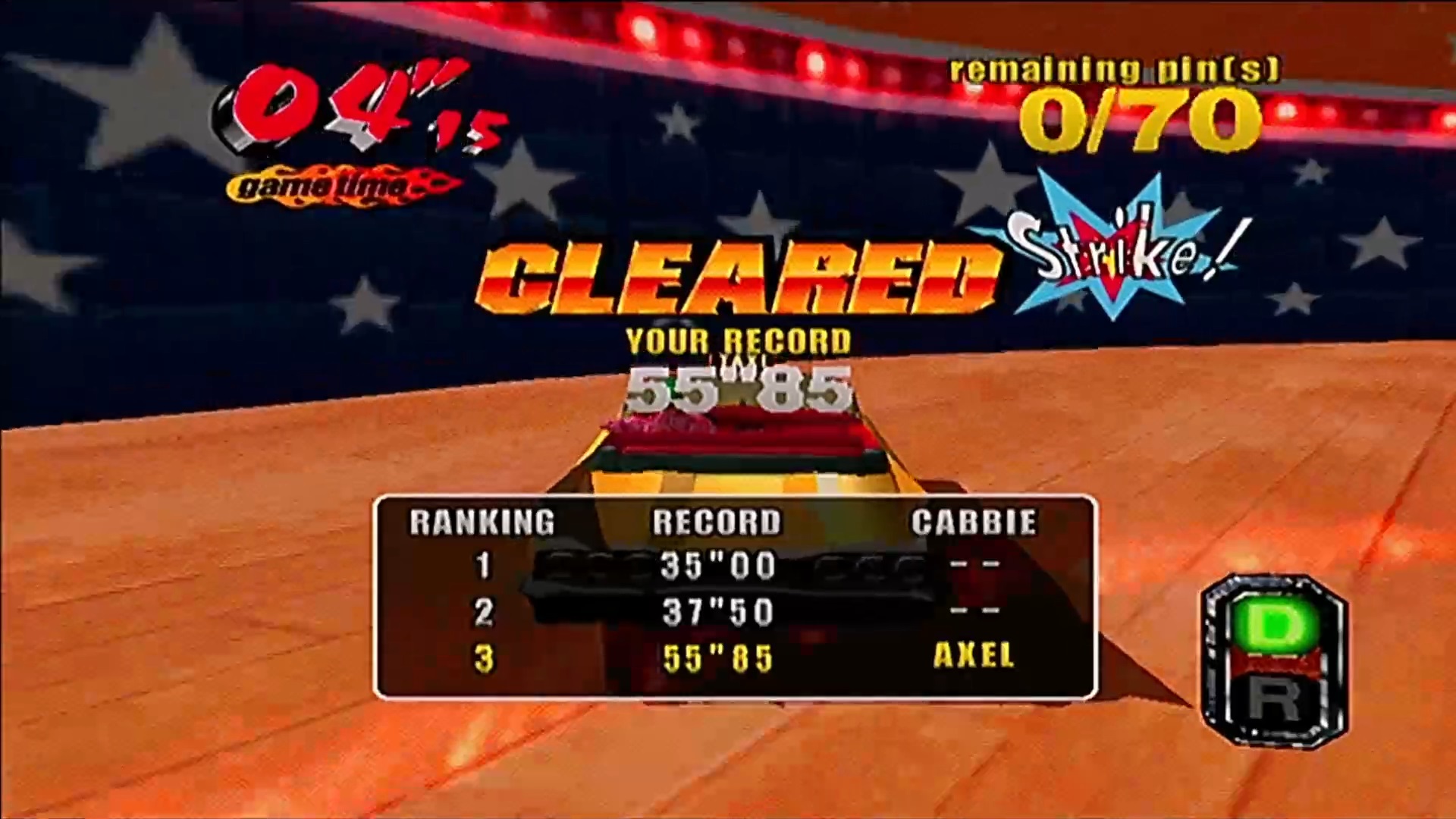Pick the rank 2 37"50 record row
The image size is (1456, 819).
tap(734, 612)
